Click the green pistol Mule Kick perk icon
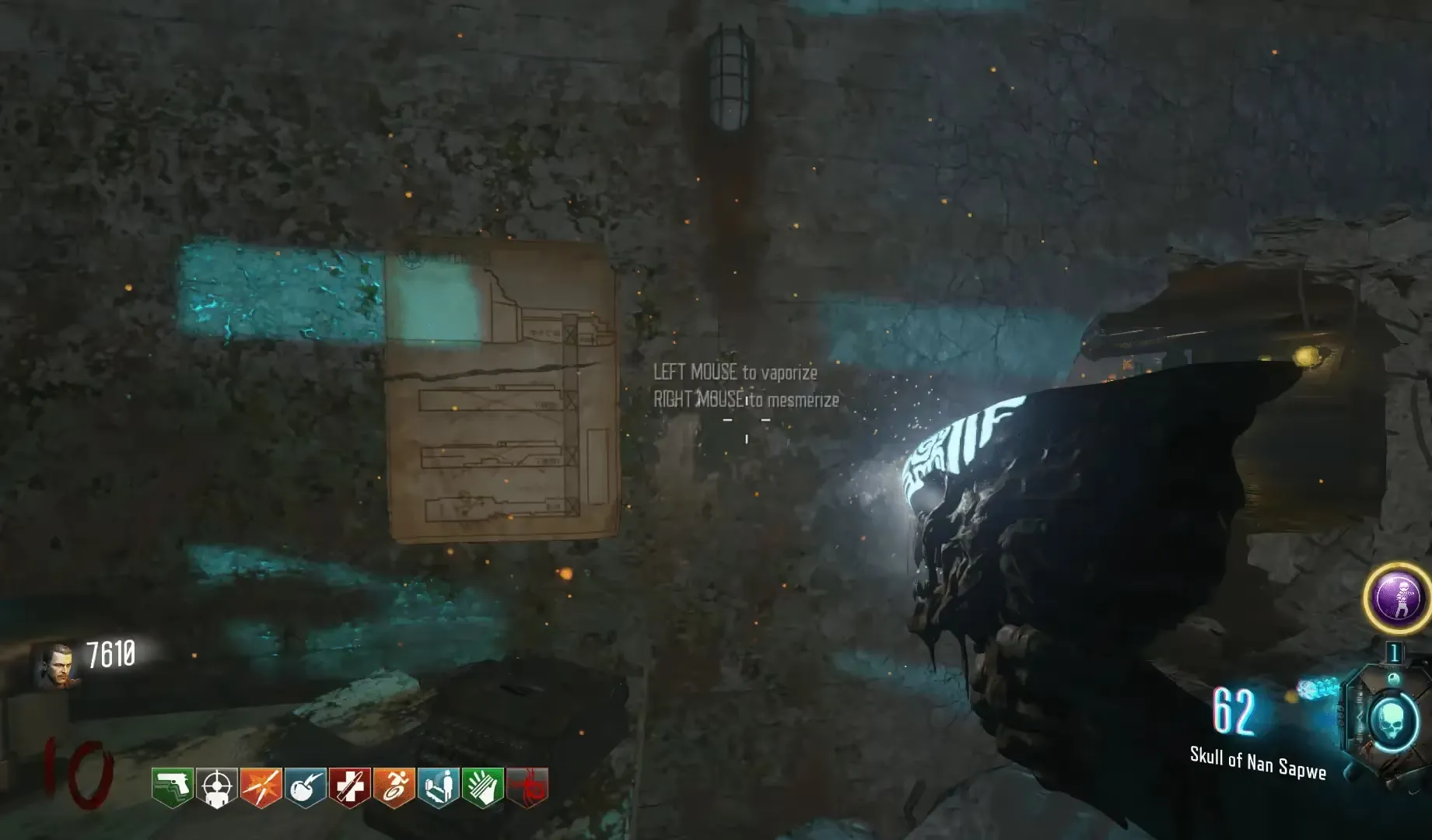 click(x=172, y=788)
